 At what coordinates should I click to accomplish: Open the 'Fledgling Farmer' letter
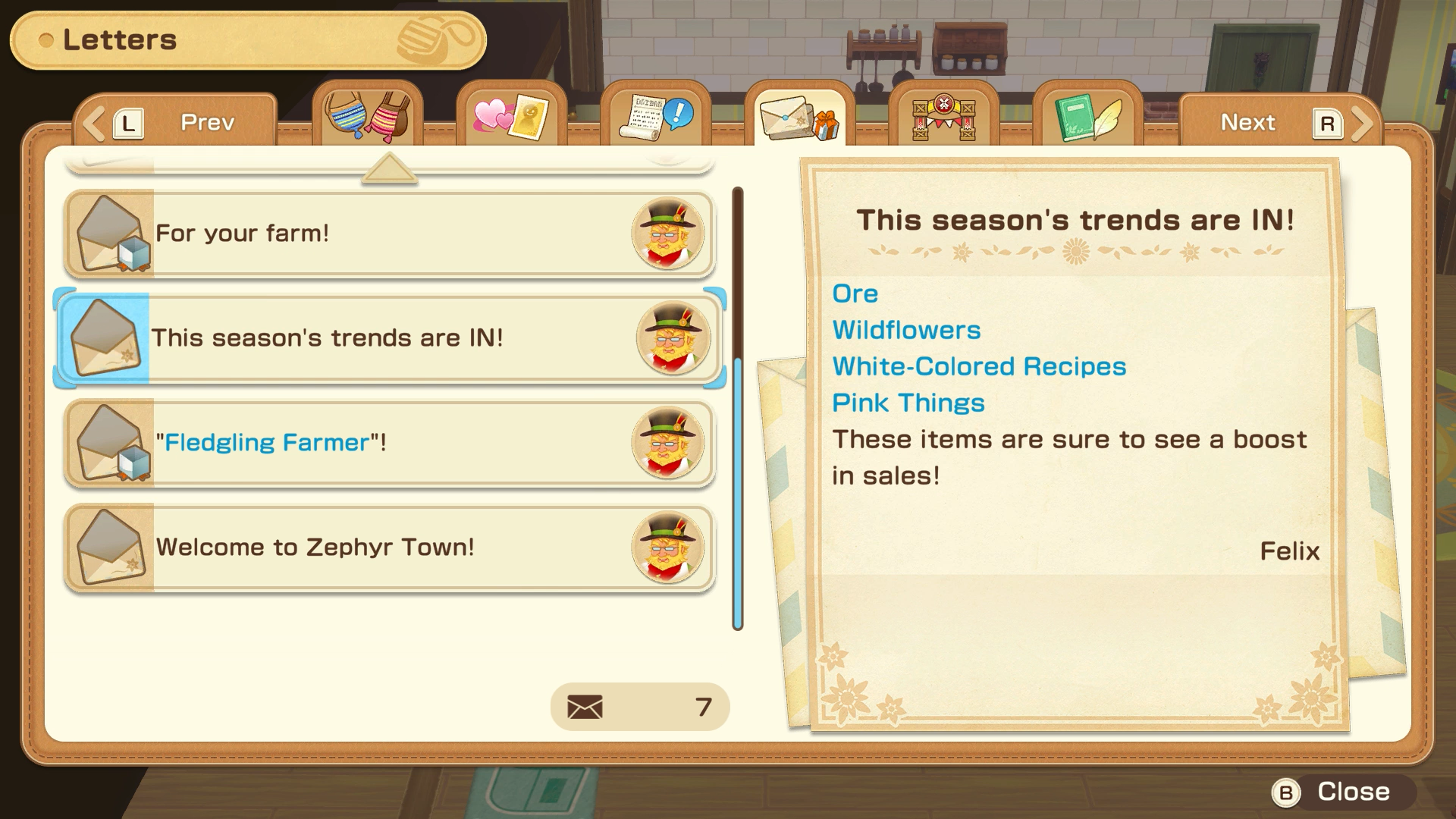point(387,444)
